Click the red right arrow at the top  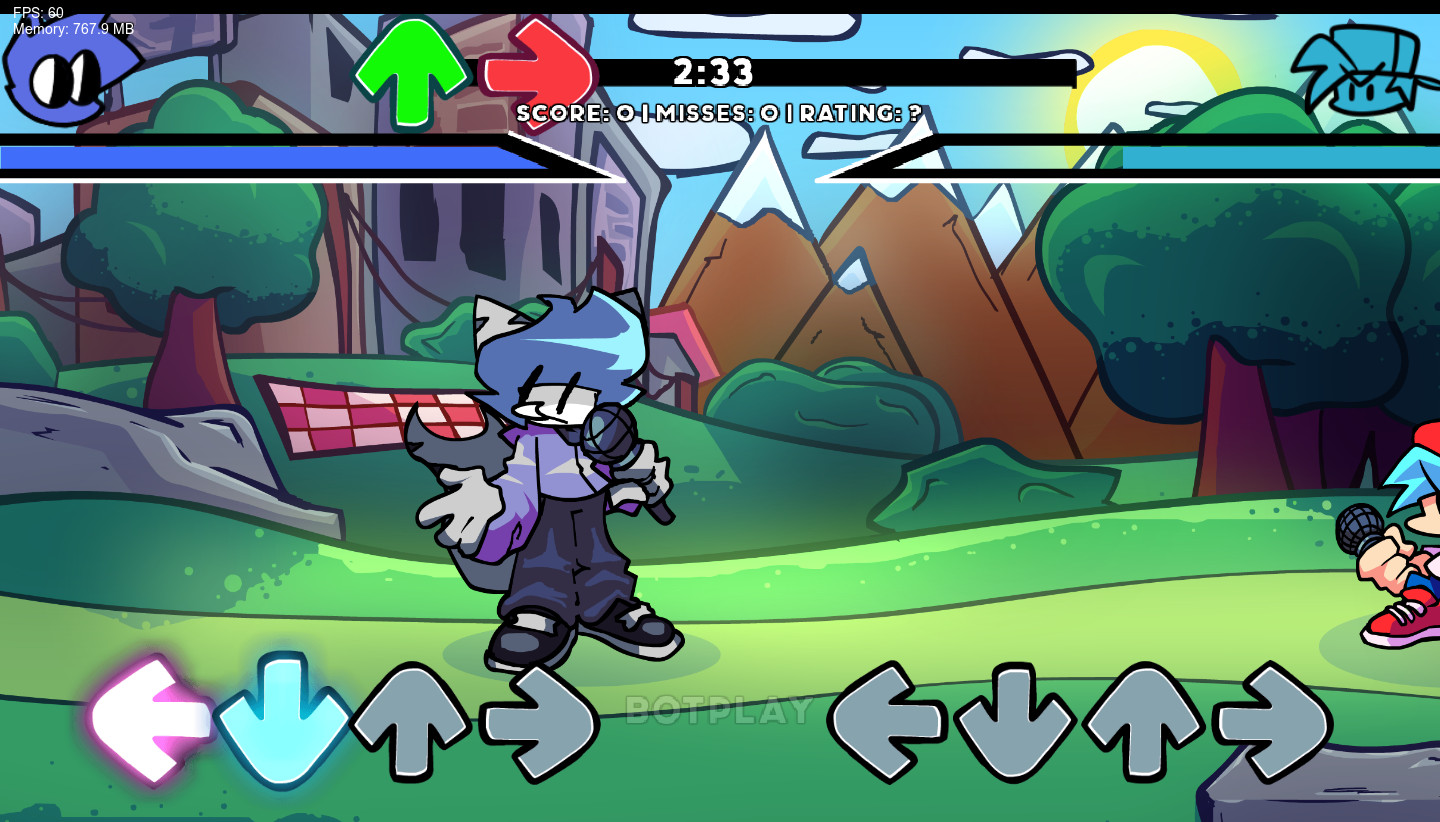point(540,72)
